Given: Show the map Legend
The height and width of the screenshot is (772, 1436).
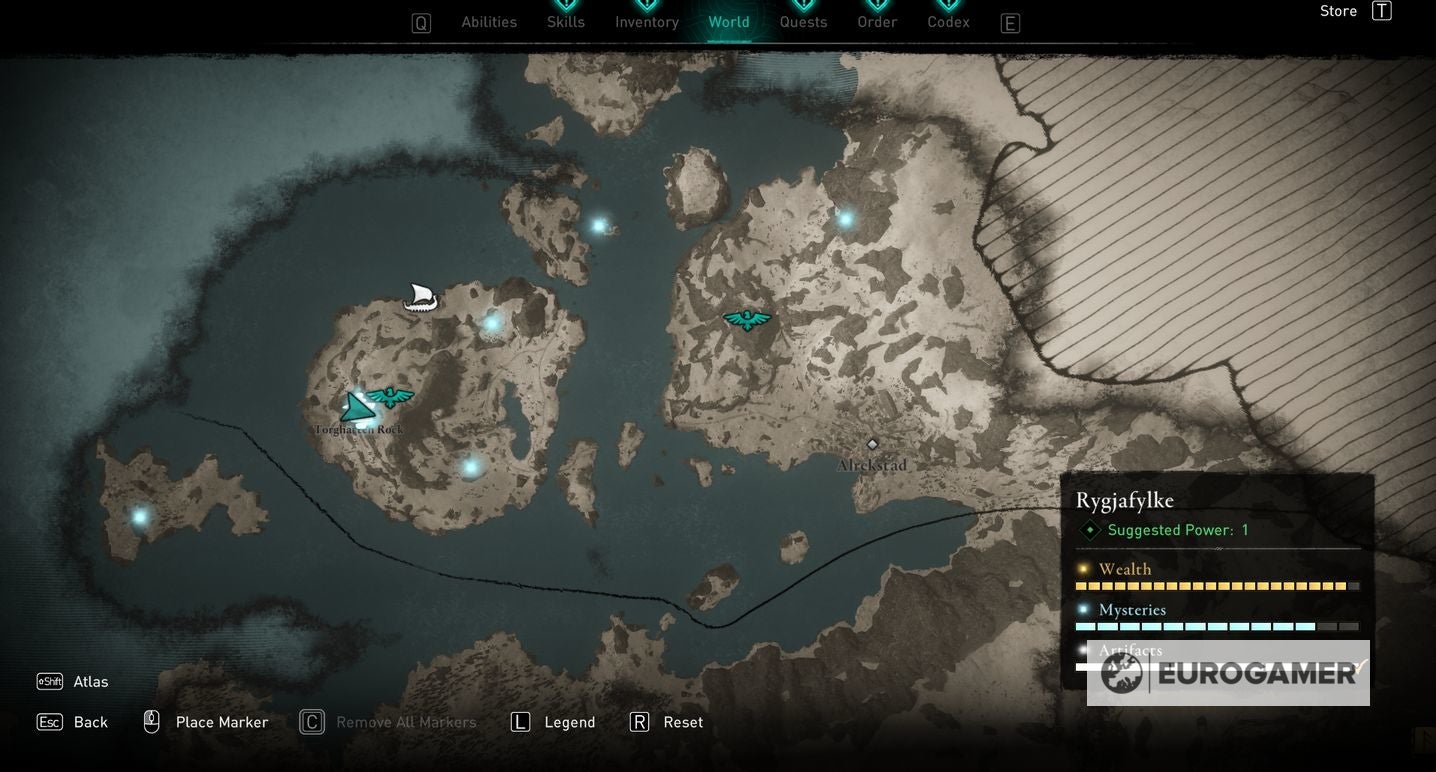Looking at the screenshot, I should point(569,722).
